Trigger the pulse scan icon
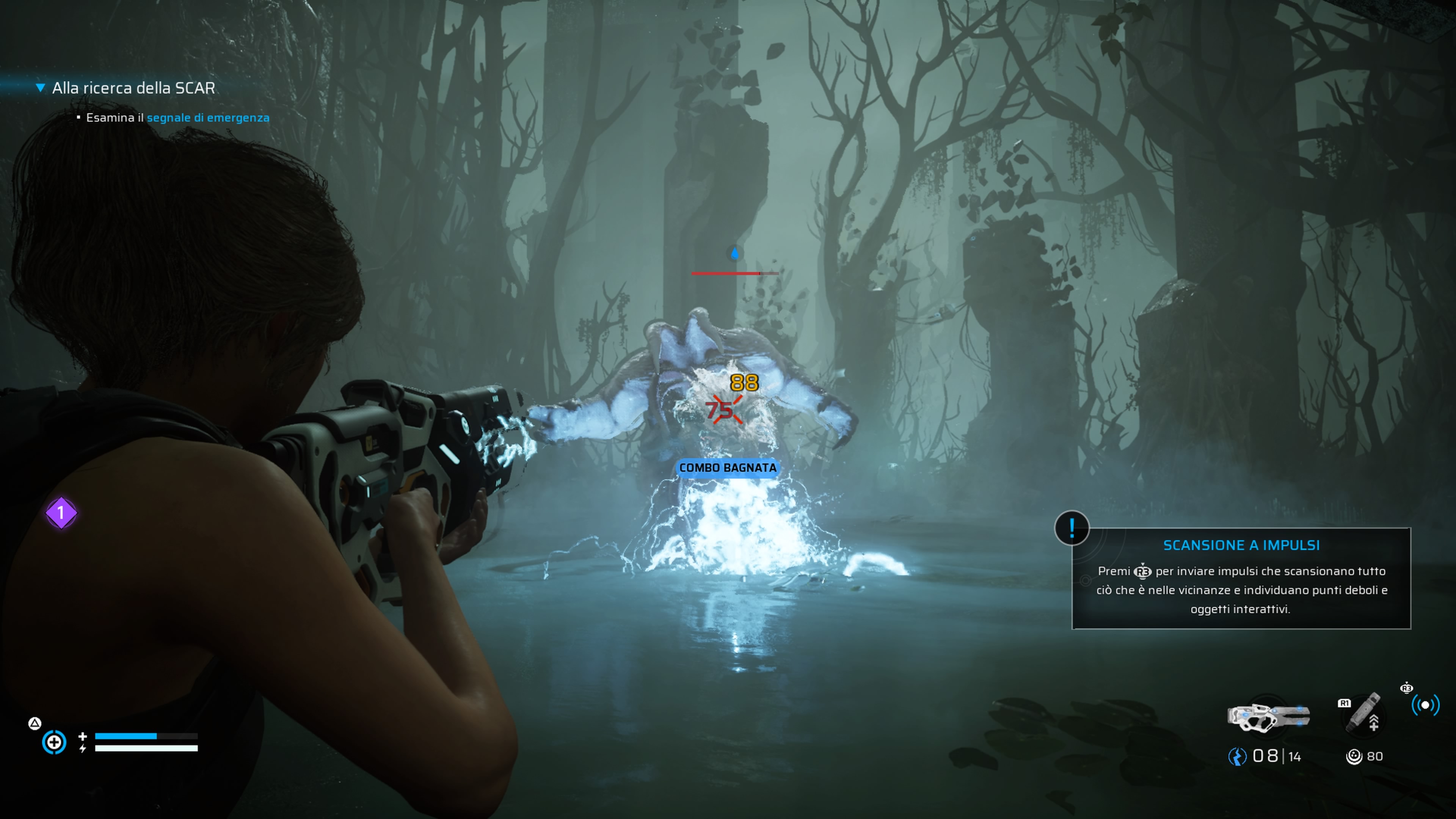 [x=1425, y=705]
